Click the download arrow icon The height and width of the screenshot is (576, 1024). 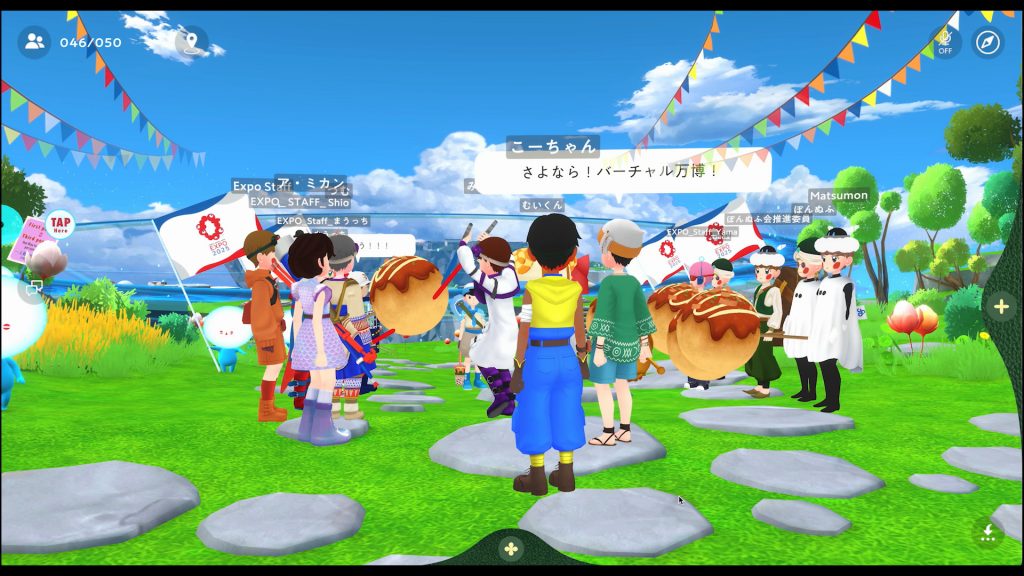pyautogui.click(x=988, y=532)
